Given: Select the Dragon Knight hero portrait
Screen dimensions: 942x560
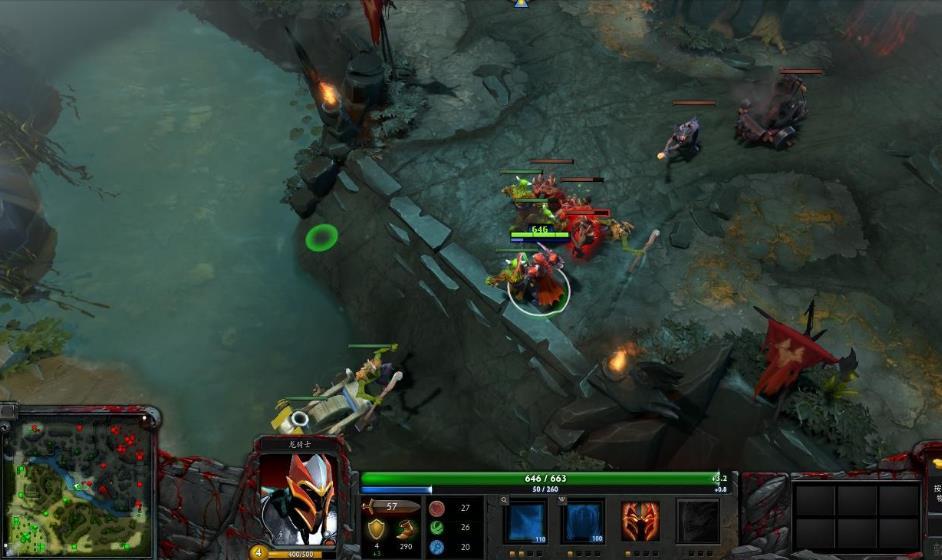Looking at the screenshot, I should [299, 500].
